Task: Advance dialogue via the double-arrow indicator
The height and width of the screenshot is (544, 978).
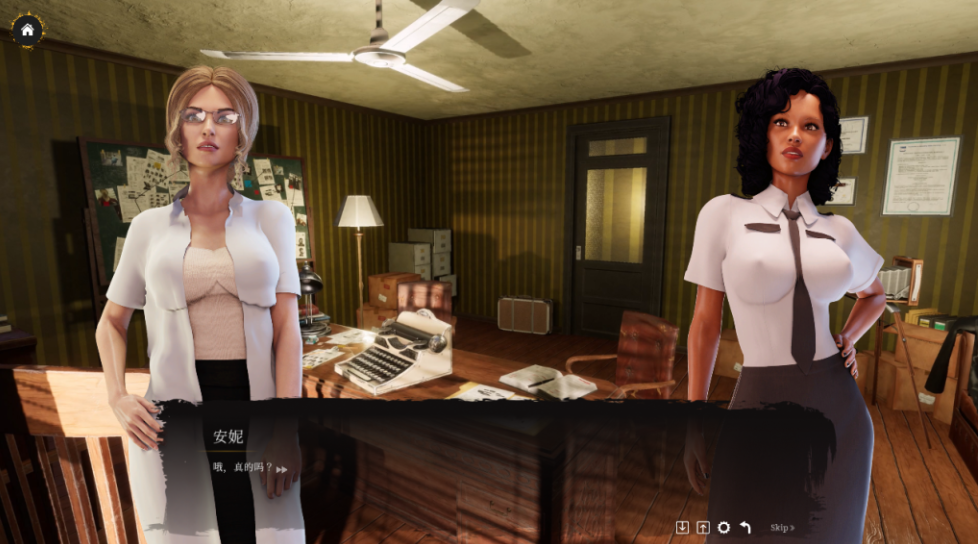Action: (x=282, y=469)
